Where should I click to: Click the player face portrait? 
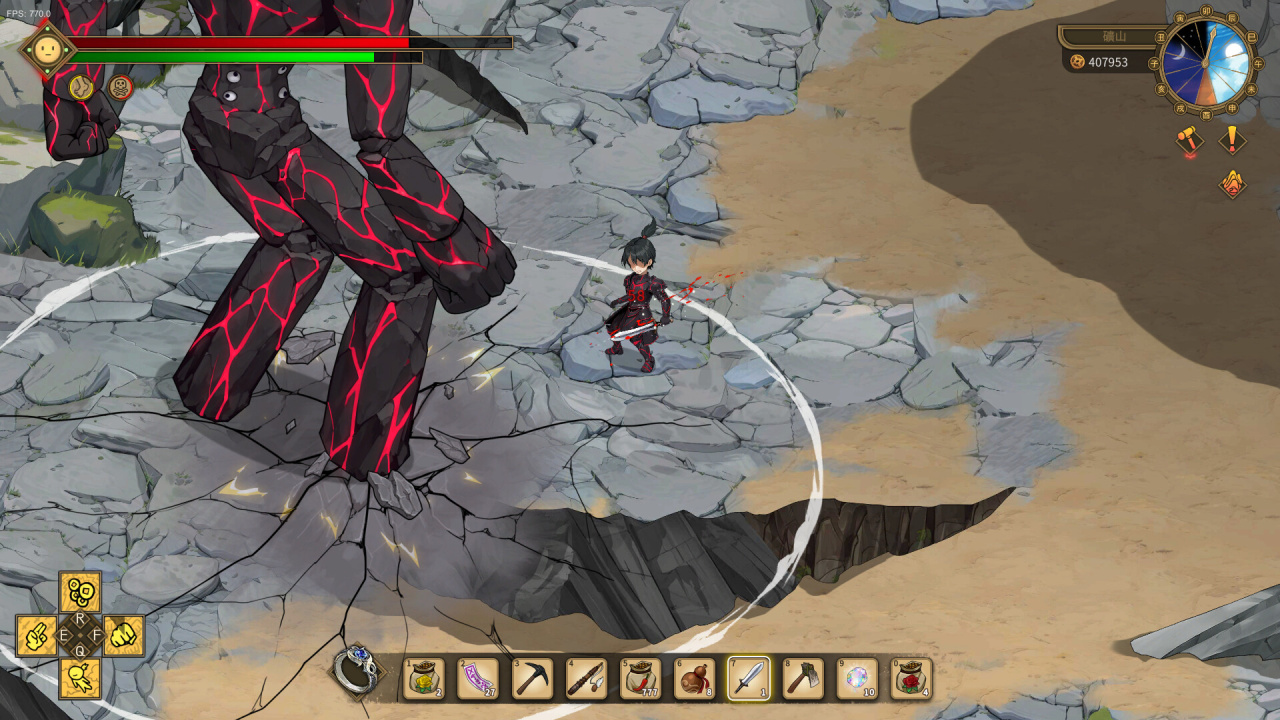click(x=47, y=50)
